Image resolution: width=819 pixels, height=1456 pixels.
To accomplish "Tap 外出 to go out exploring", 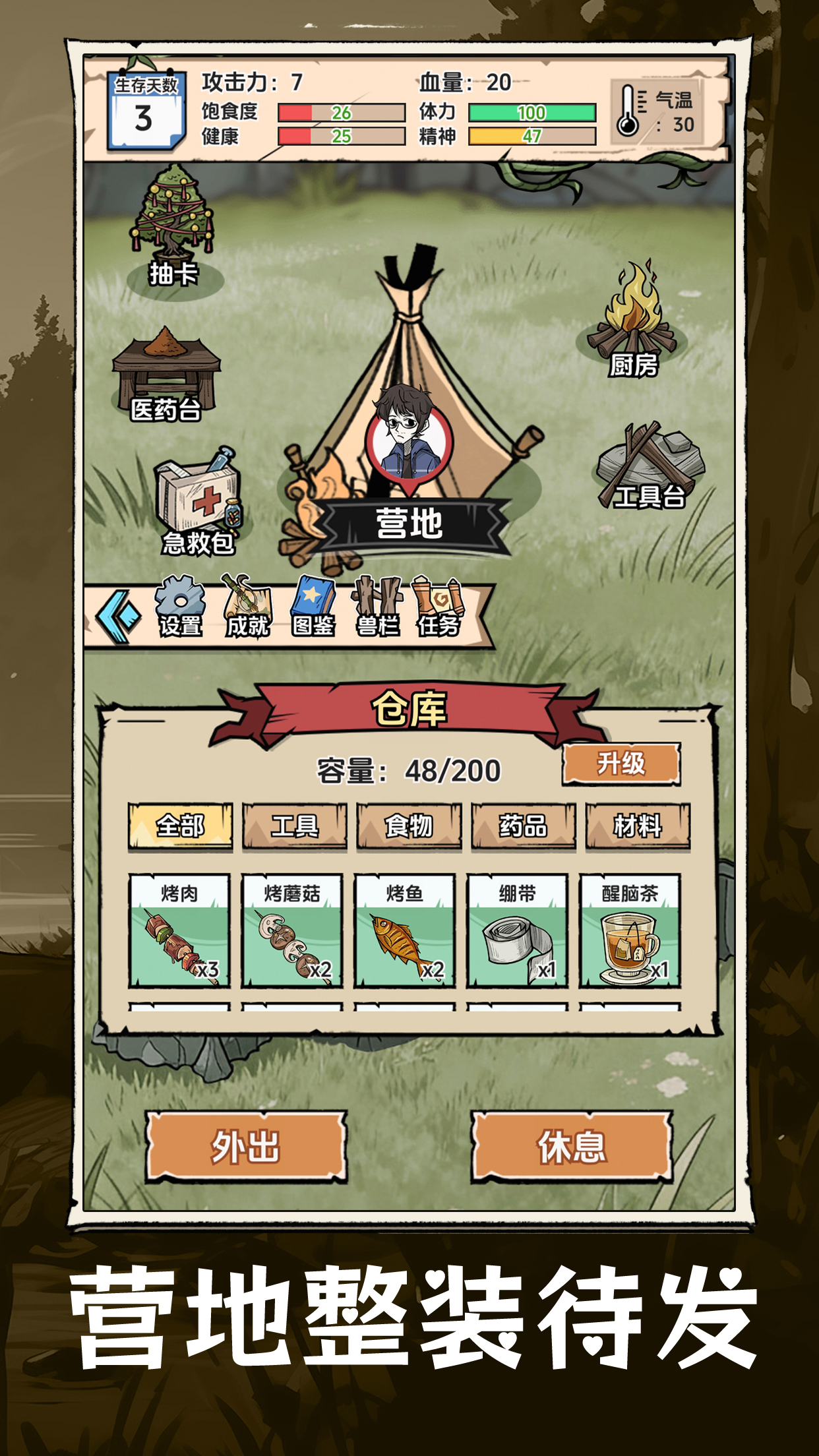I will [246, 1147].
